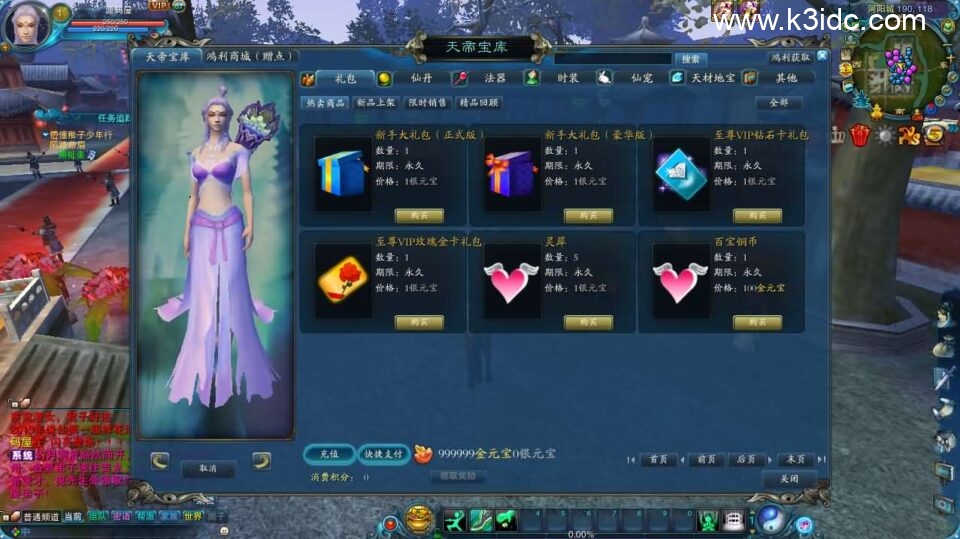Buy the 灵犀 winged heart item
The height and width of the screenshot is (539, 960).
[588, 322]
